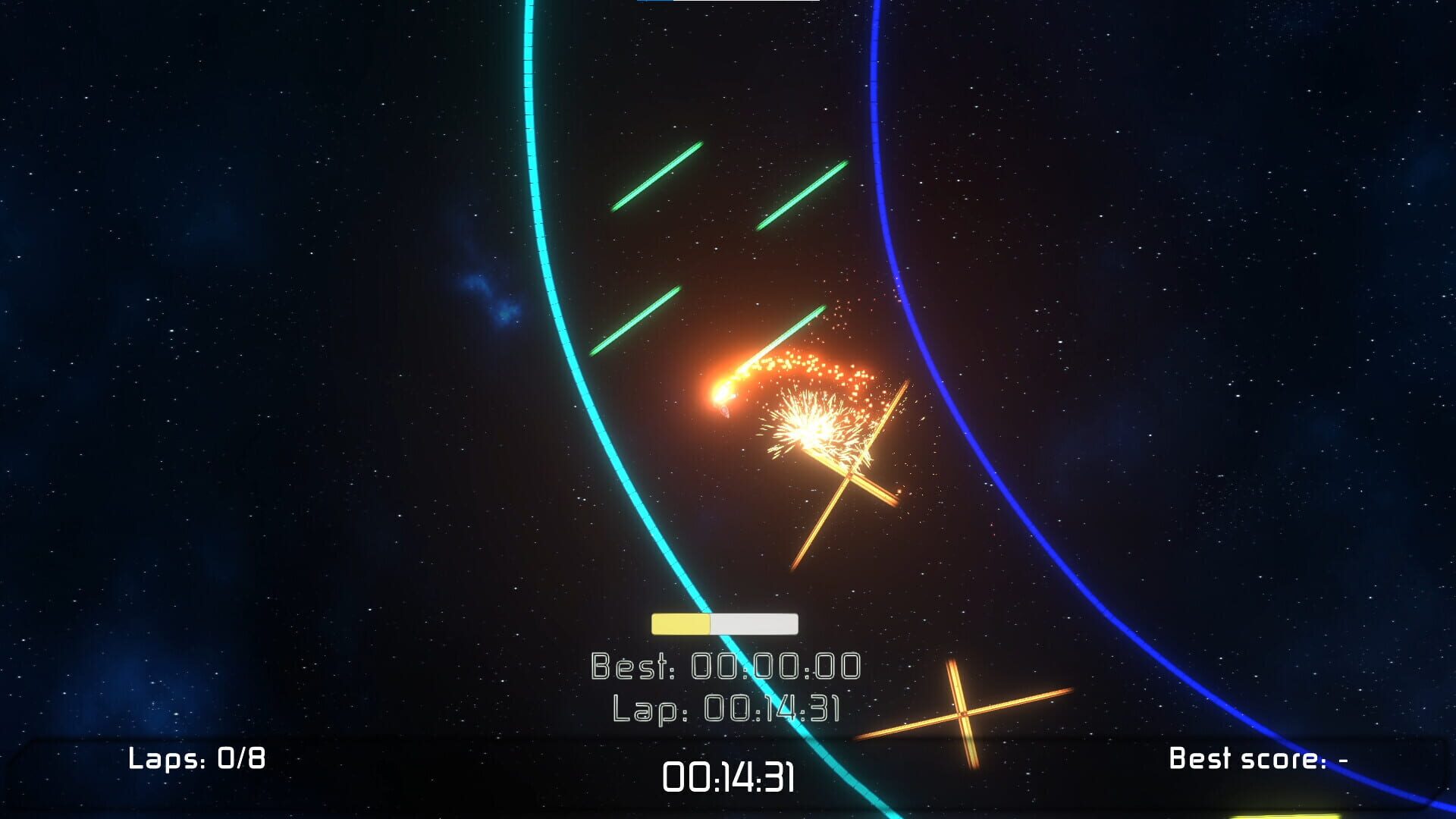Click the central 00:14:31 race timer
This screenshot has height=819, width=1456.
pos(728,777)
